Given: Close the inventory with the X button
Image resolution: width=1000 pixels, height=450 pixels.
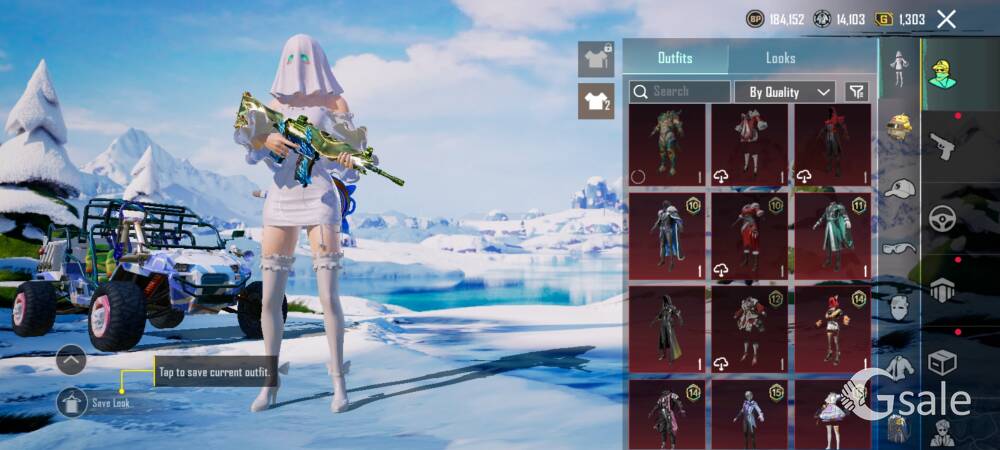Looking at the screenshot, I should pyautogui.click(x=946, y=19).
